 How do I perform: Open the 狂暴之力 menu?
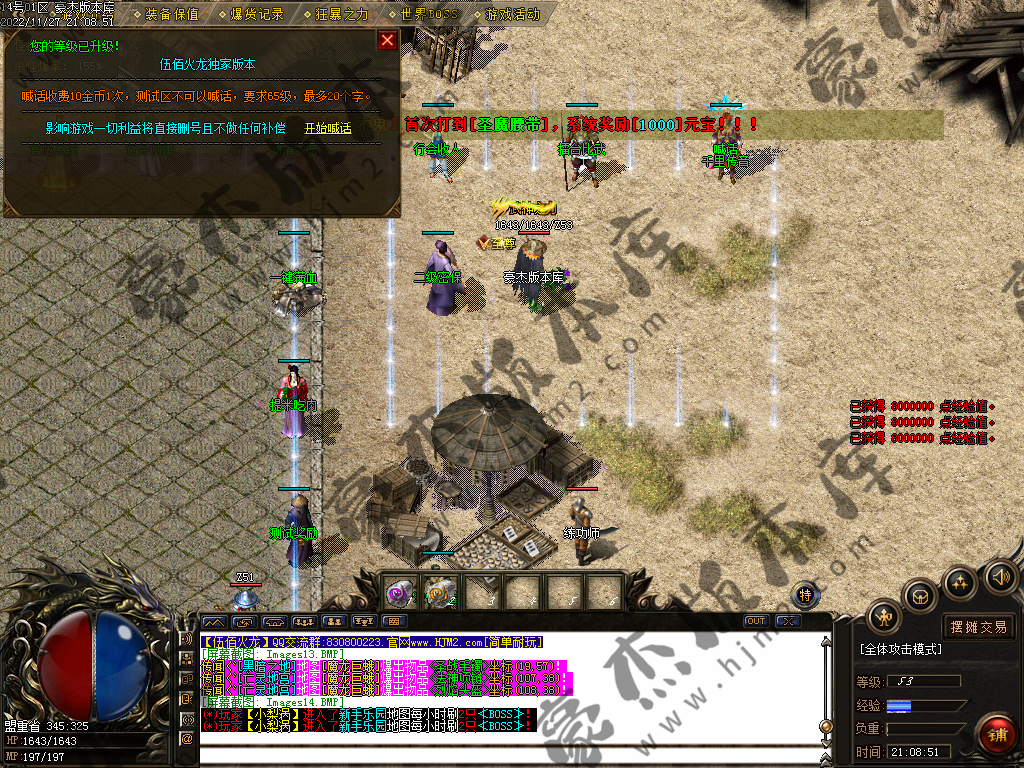[342, 14]
